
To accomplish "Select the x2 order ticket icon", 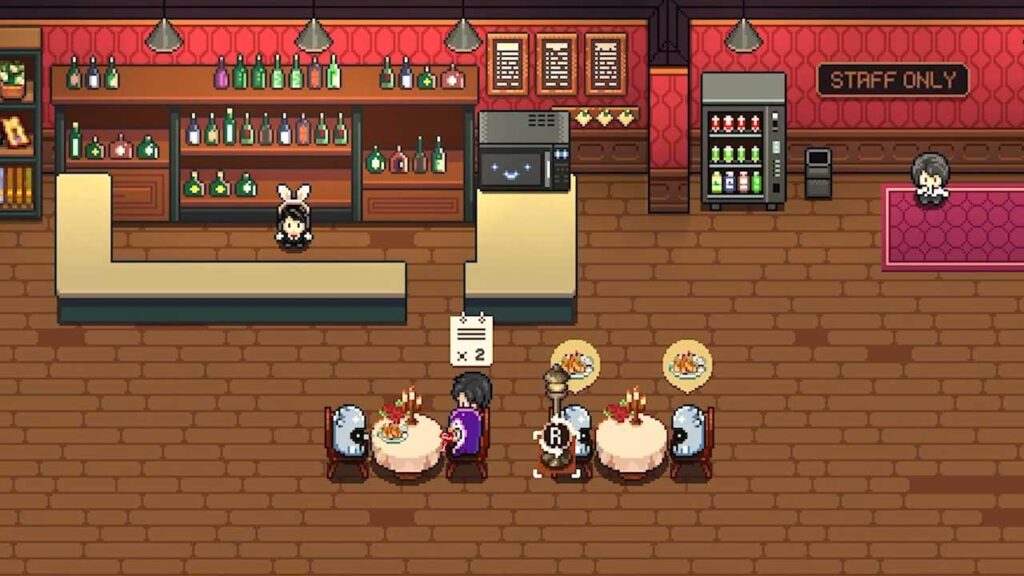I will (471, 340).
